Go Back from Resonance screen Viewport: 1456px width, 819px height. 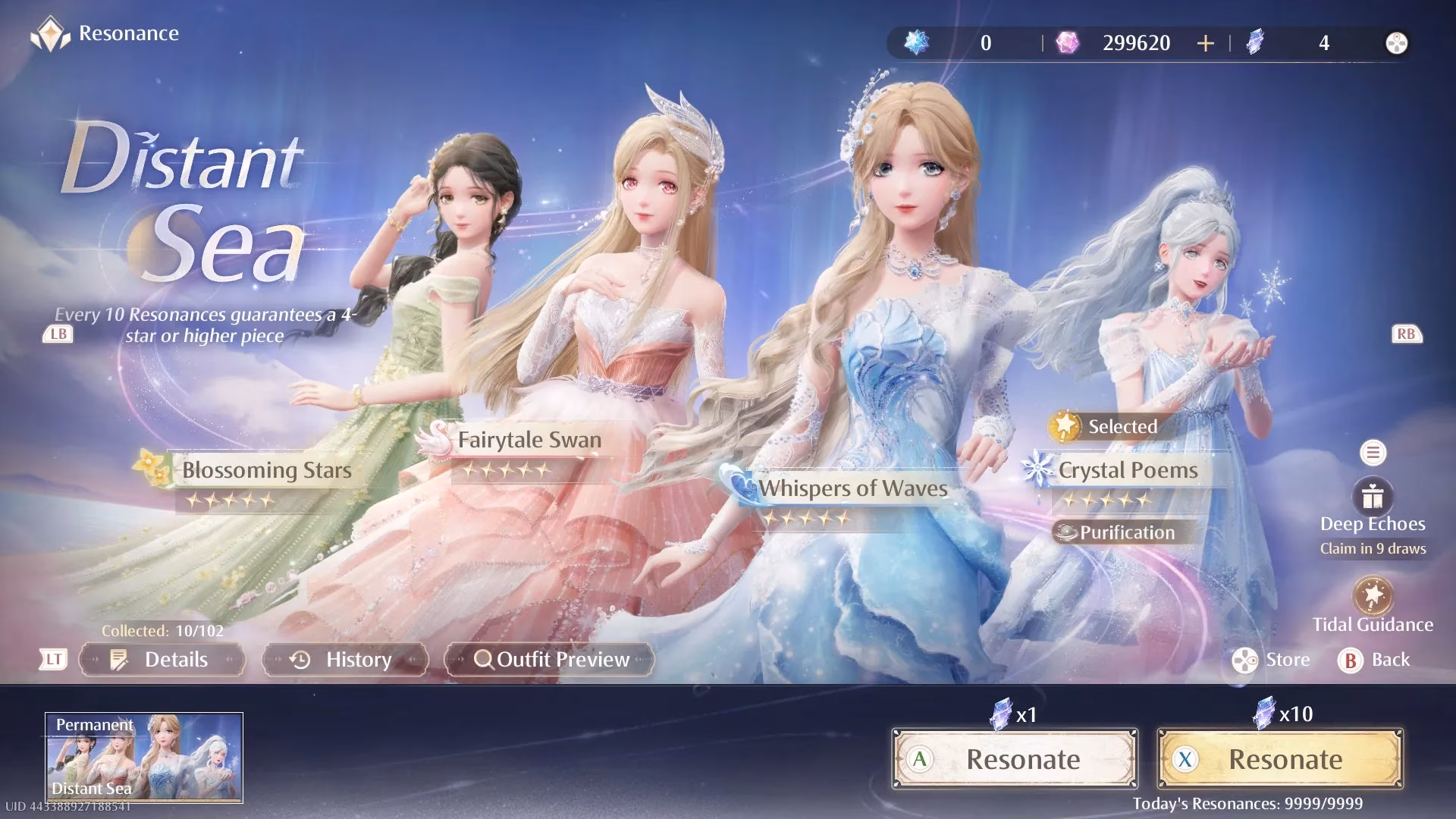1374,660
